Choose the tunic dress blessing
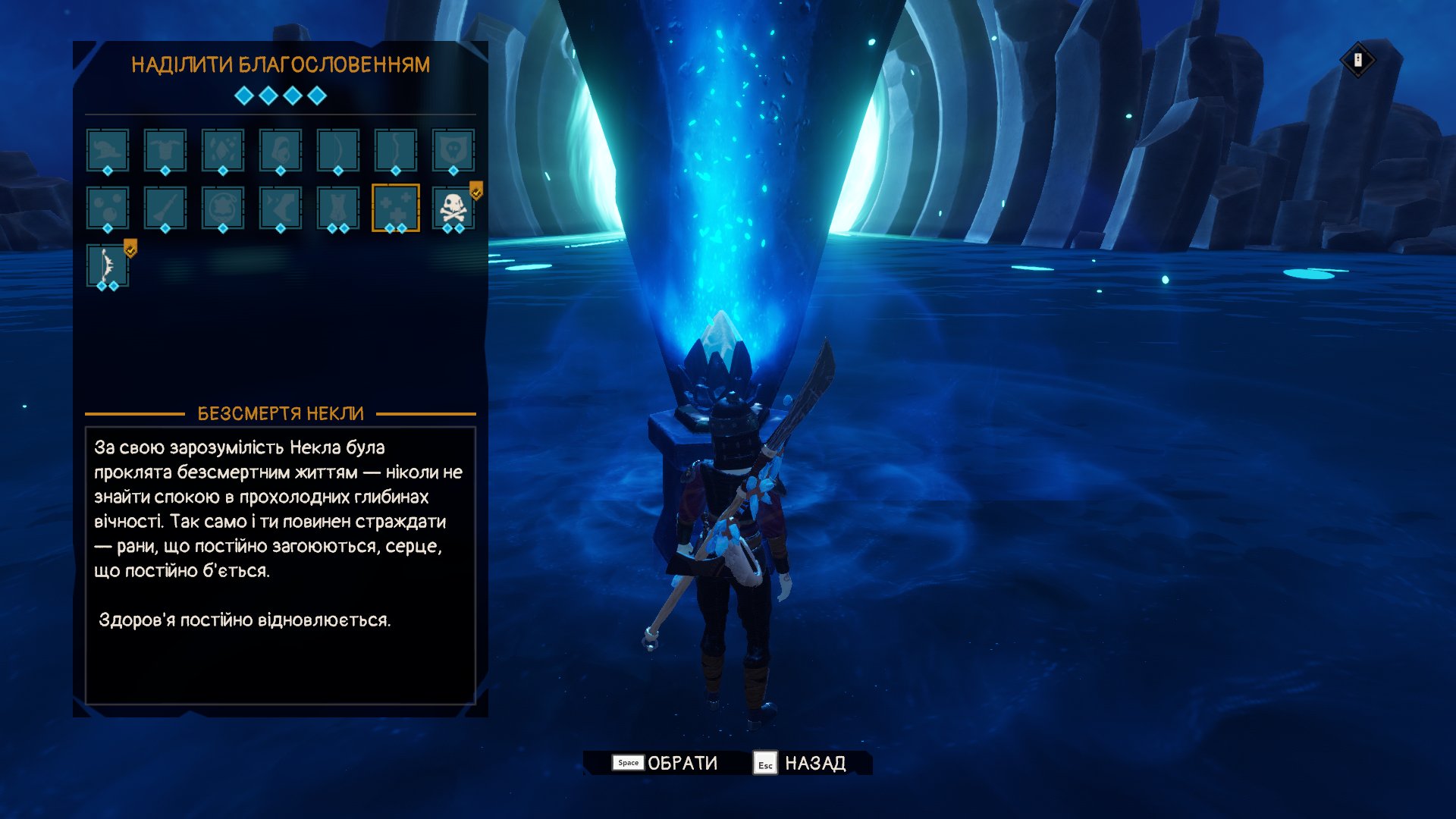Image resolution: width=1456 pixels, height=819 pixels. tap(338, 208)
